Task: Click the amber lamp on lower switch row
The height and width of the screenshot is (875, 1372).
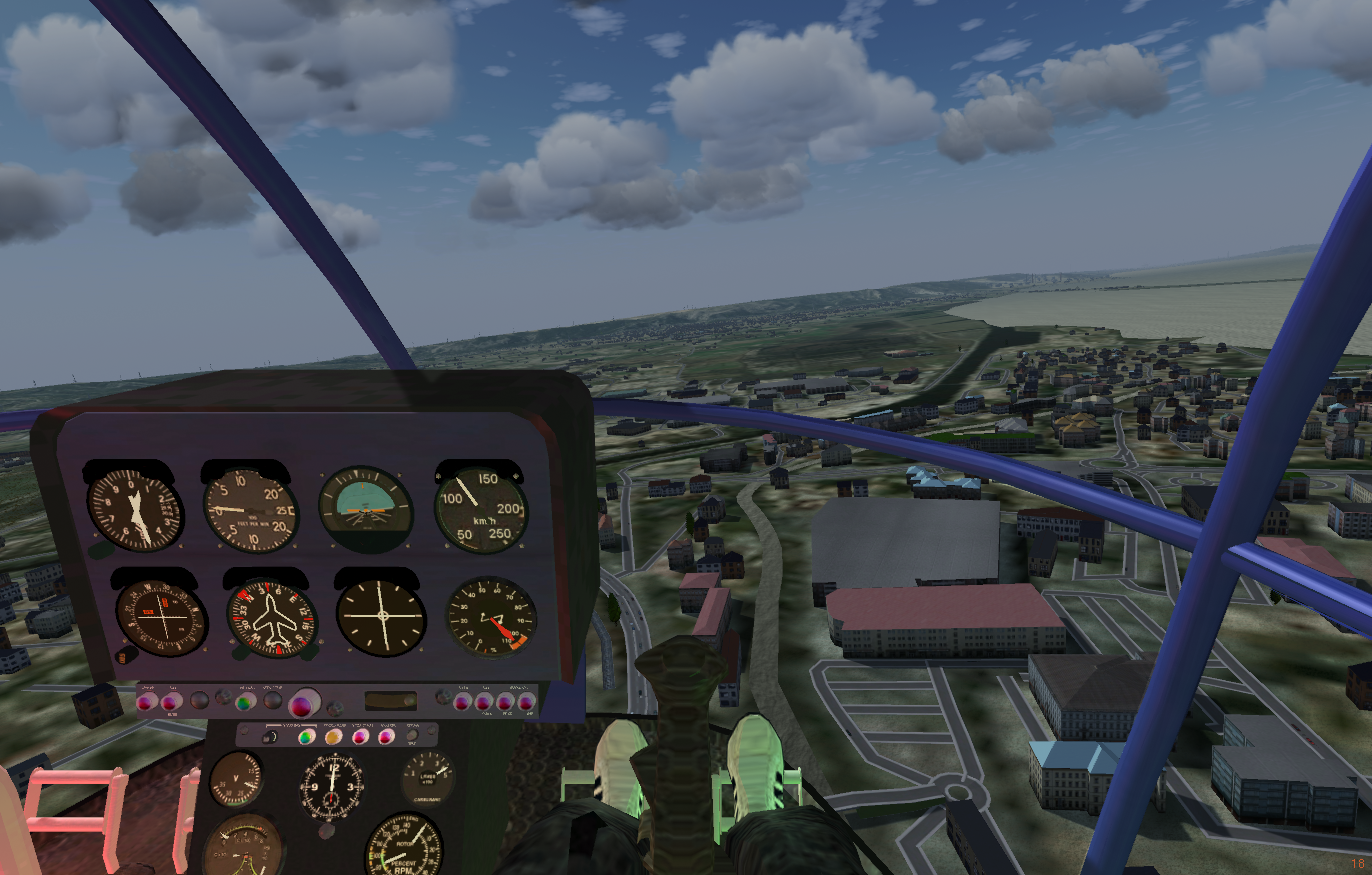Action: (333, 738)
